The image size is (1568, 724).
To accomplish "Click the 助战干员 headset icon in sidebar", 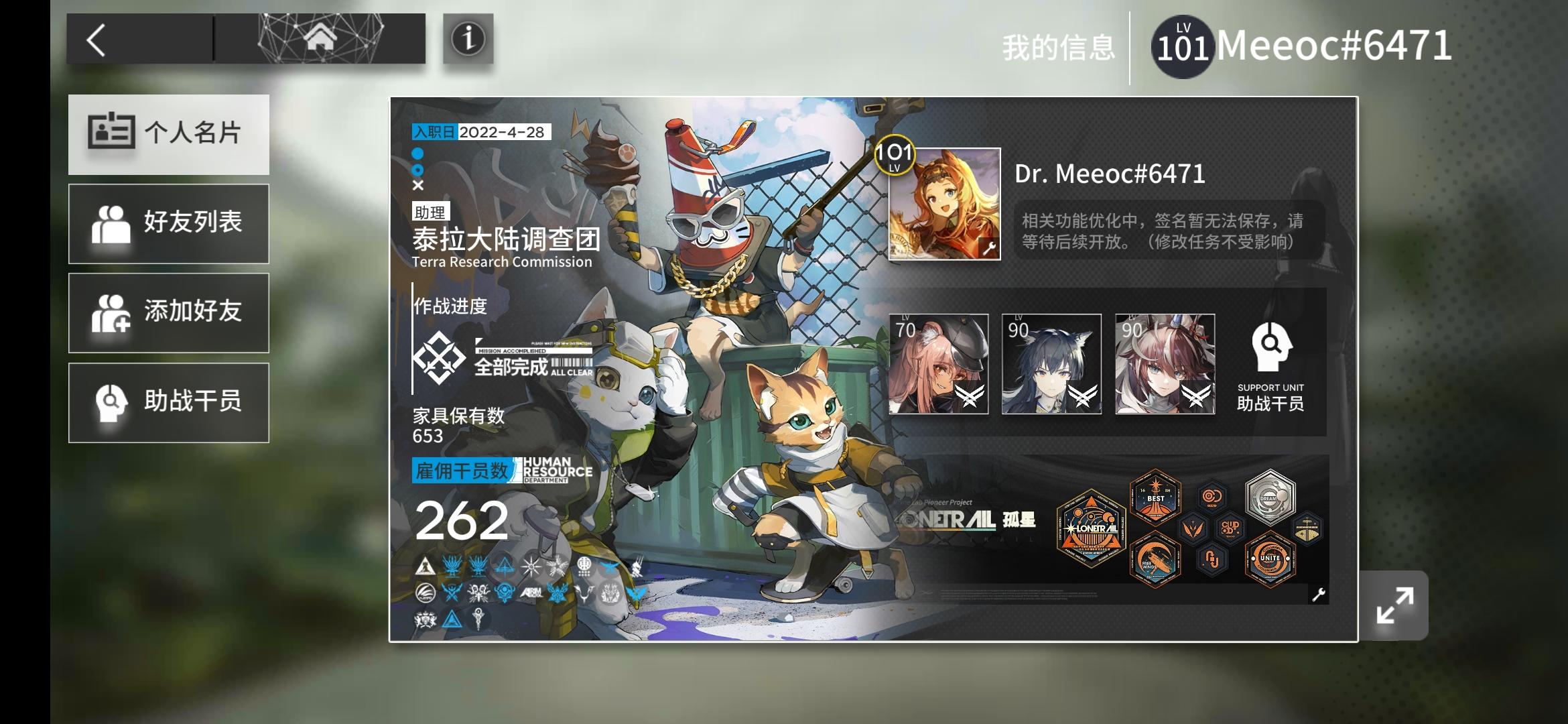I will [113, 402].
